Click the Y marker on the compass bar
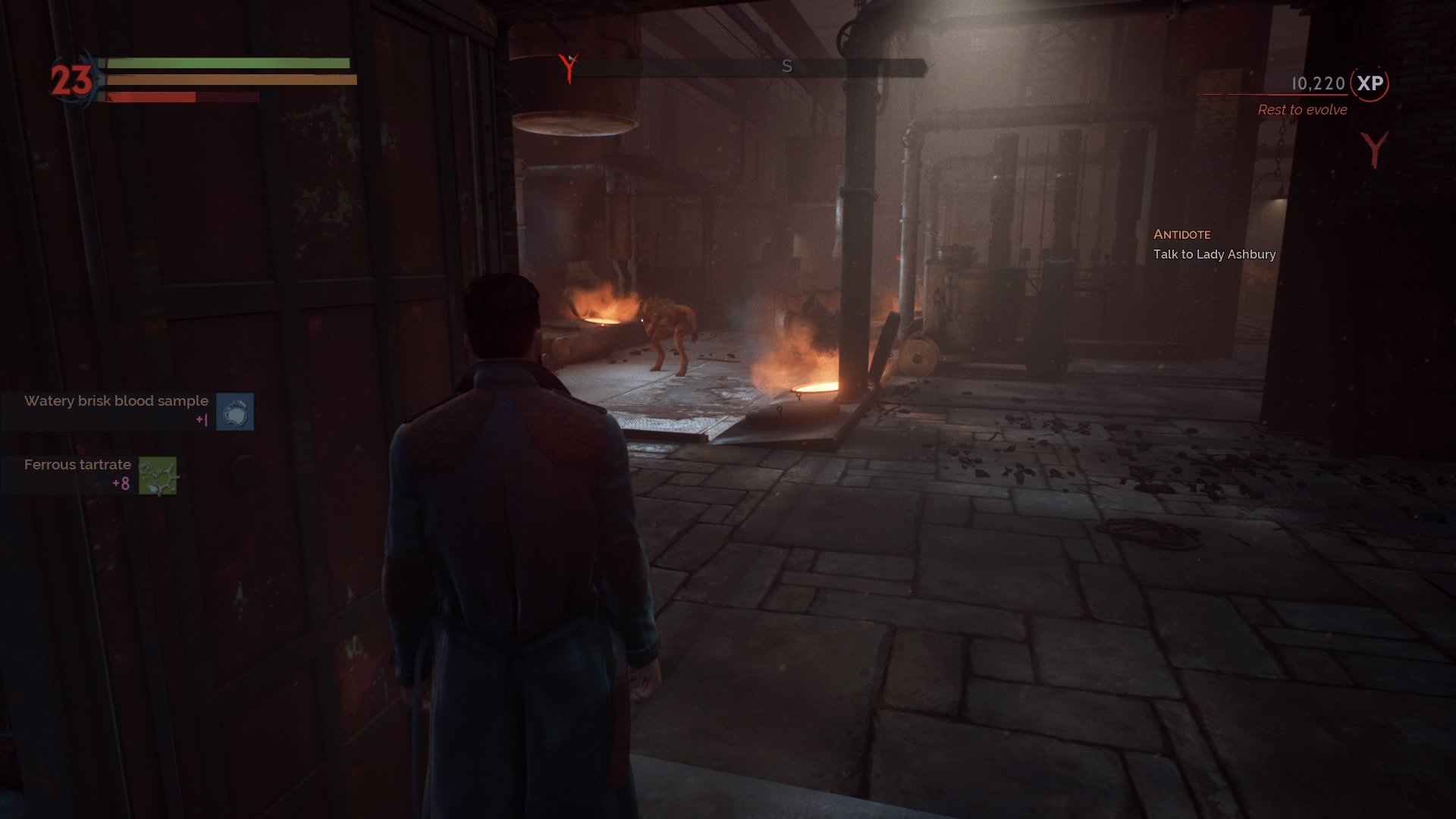The image size is (1456, 819). point(568,67)
